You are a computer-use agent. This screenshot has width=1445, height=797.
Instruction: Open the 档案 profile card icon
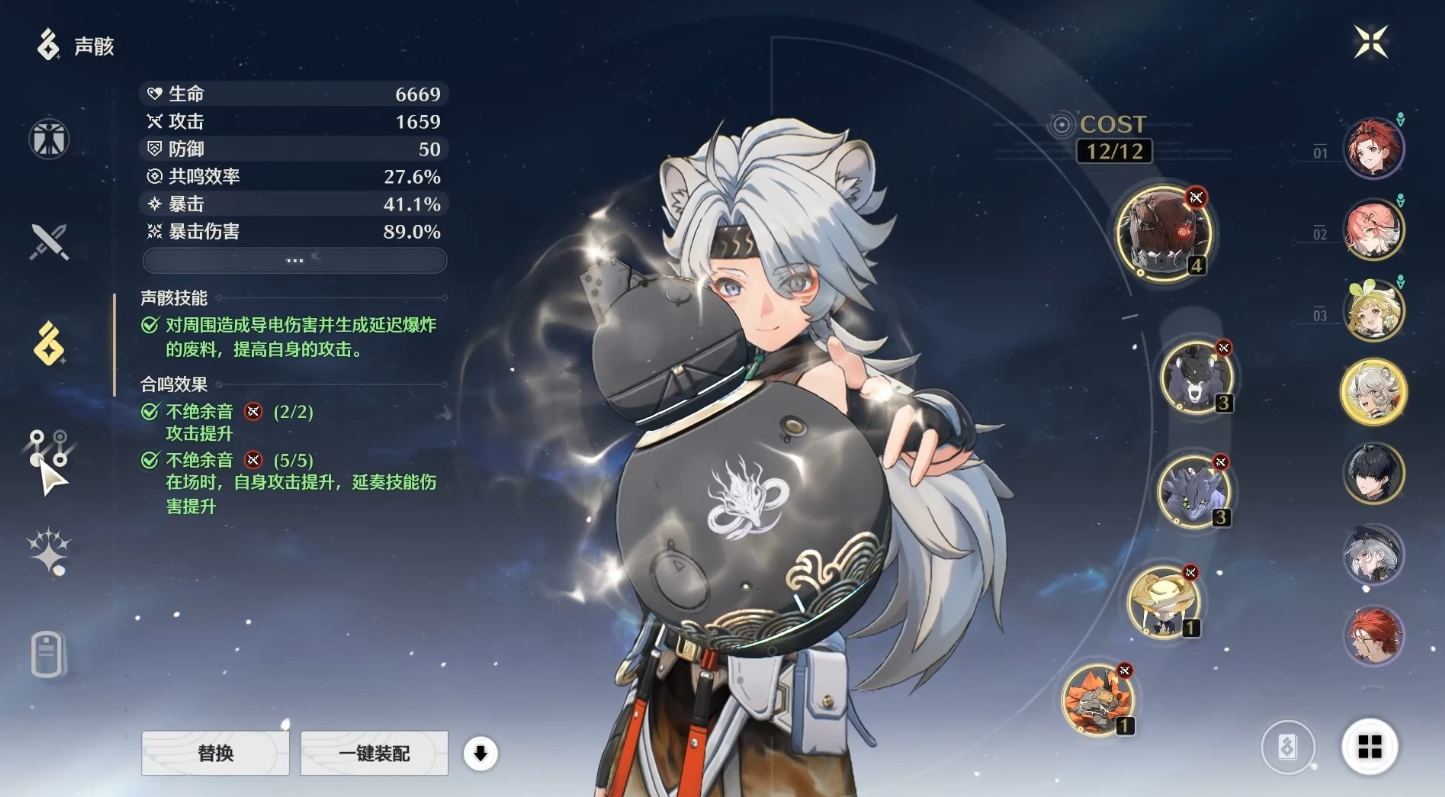point(47,655)
